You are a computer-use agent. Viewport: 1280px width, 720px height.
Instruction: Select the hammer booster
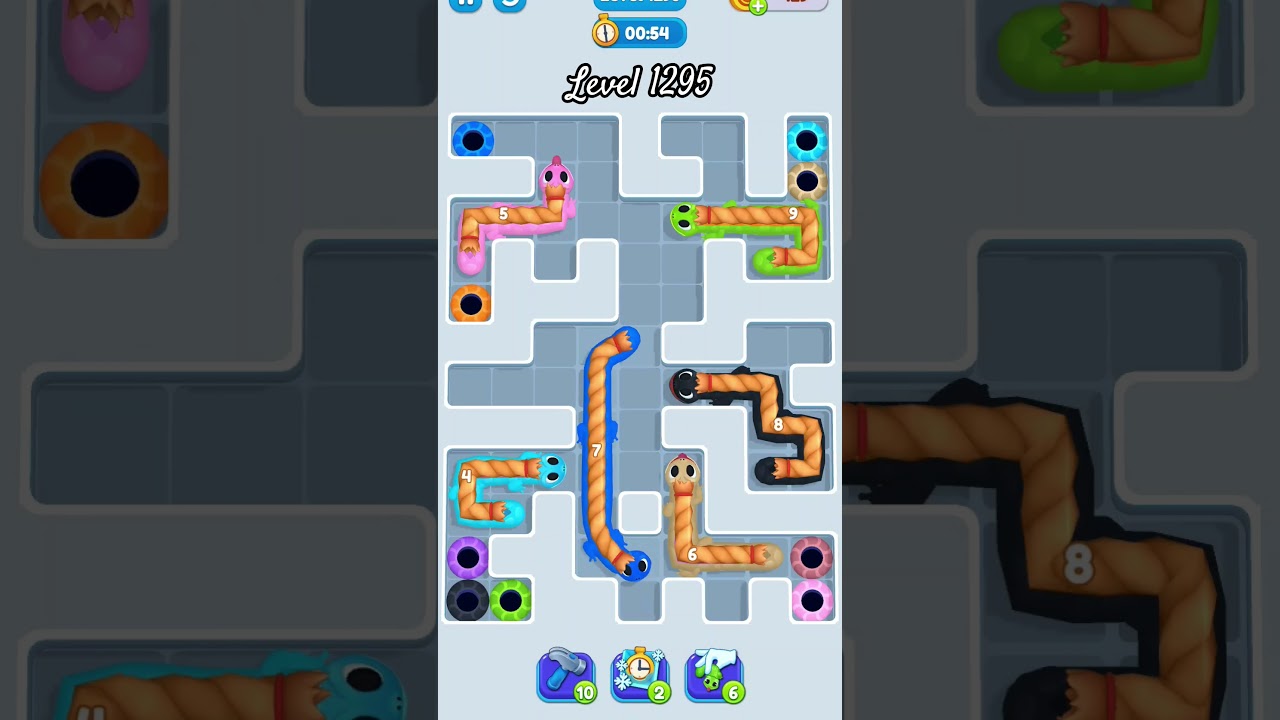[x=566, y=675]
